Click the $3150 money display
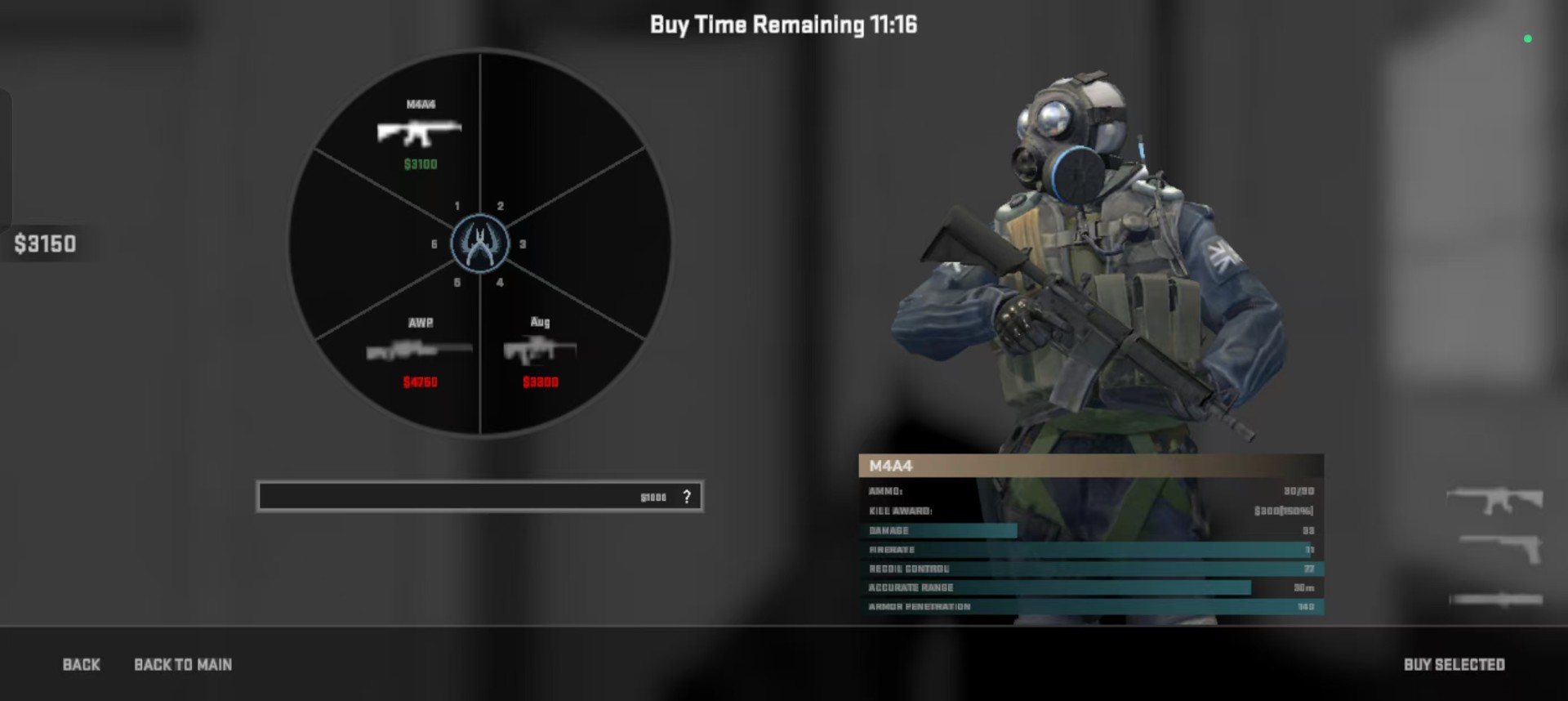 pyautogui.click(x=45, y=243)
